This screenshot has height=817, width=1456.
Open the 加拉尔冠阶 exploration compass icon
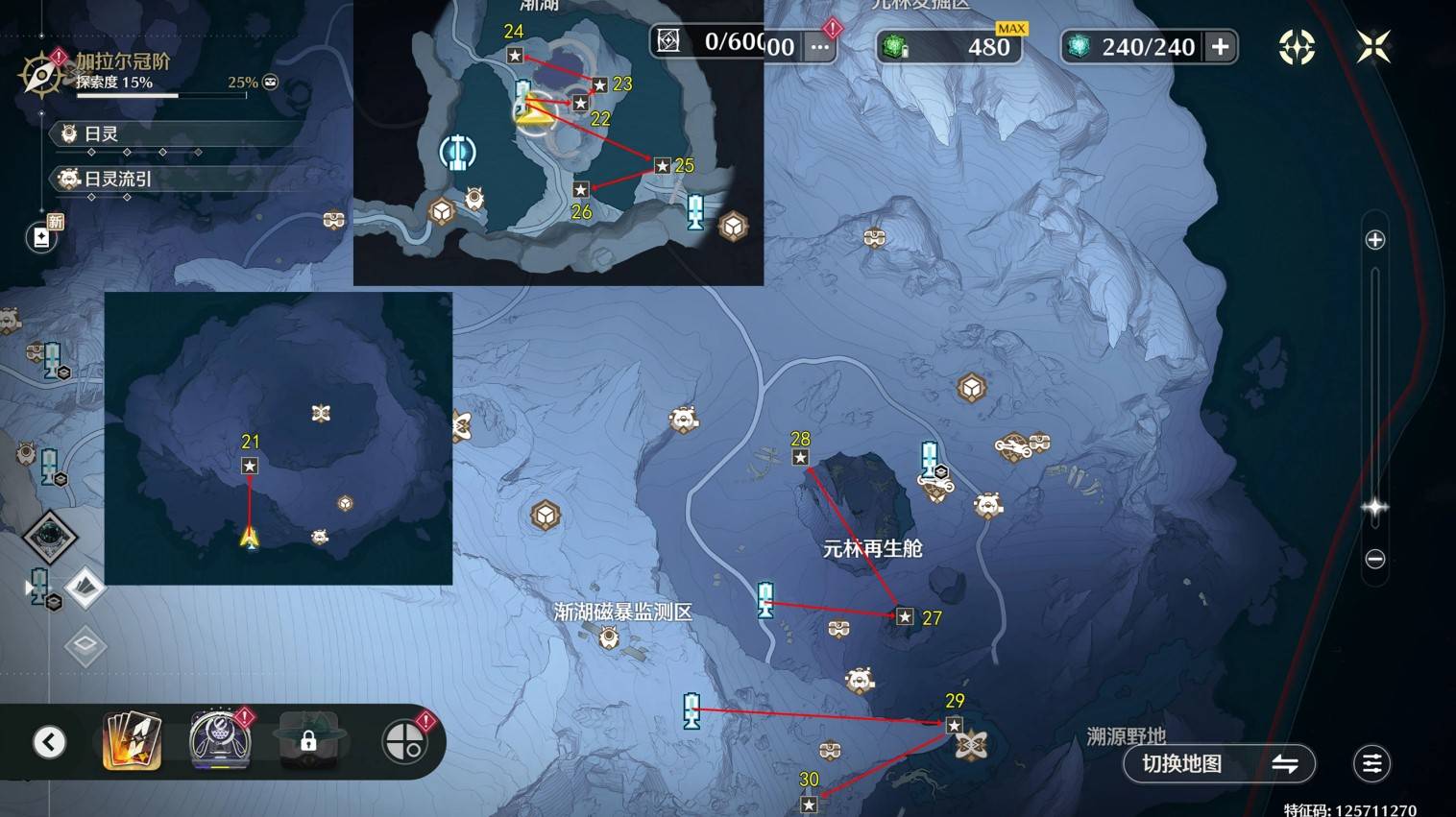click(41, 75)
